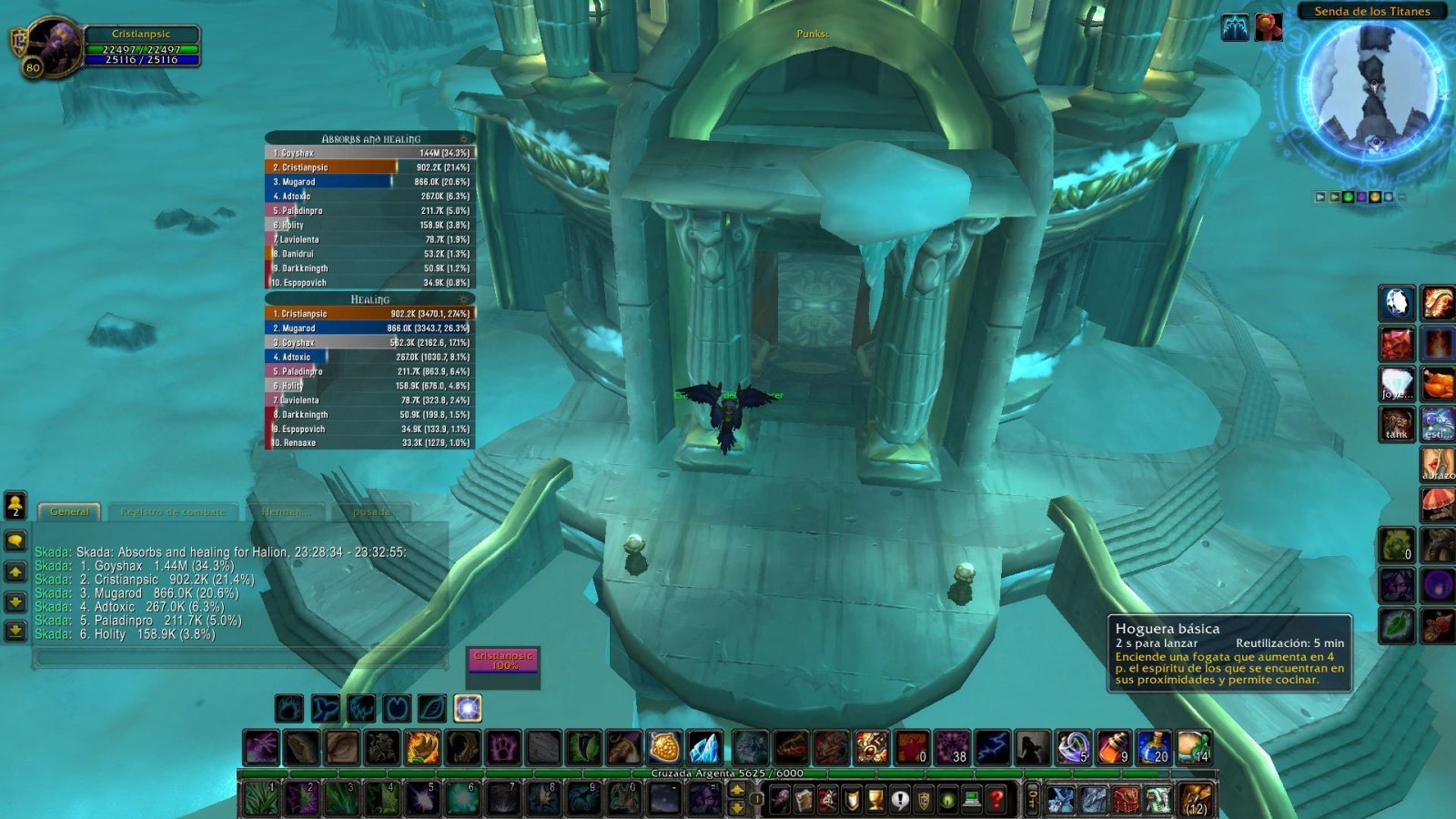
Task: Click the social button showing 2 friends online
Action: pos(15,502)
